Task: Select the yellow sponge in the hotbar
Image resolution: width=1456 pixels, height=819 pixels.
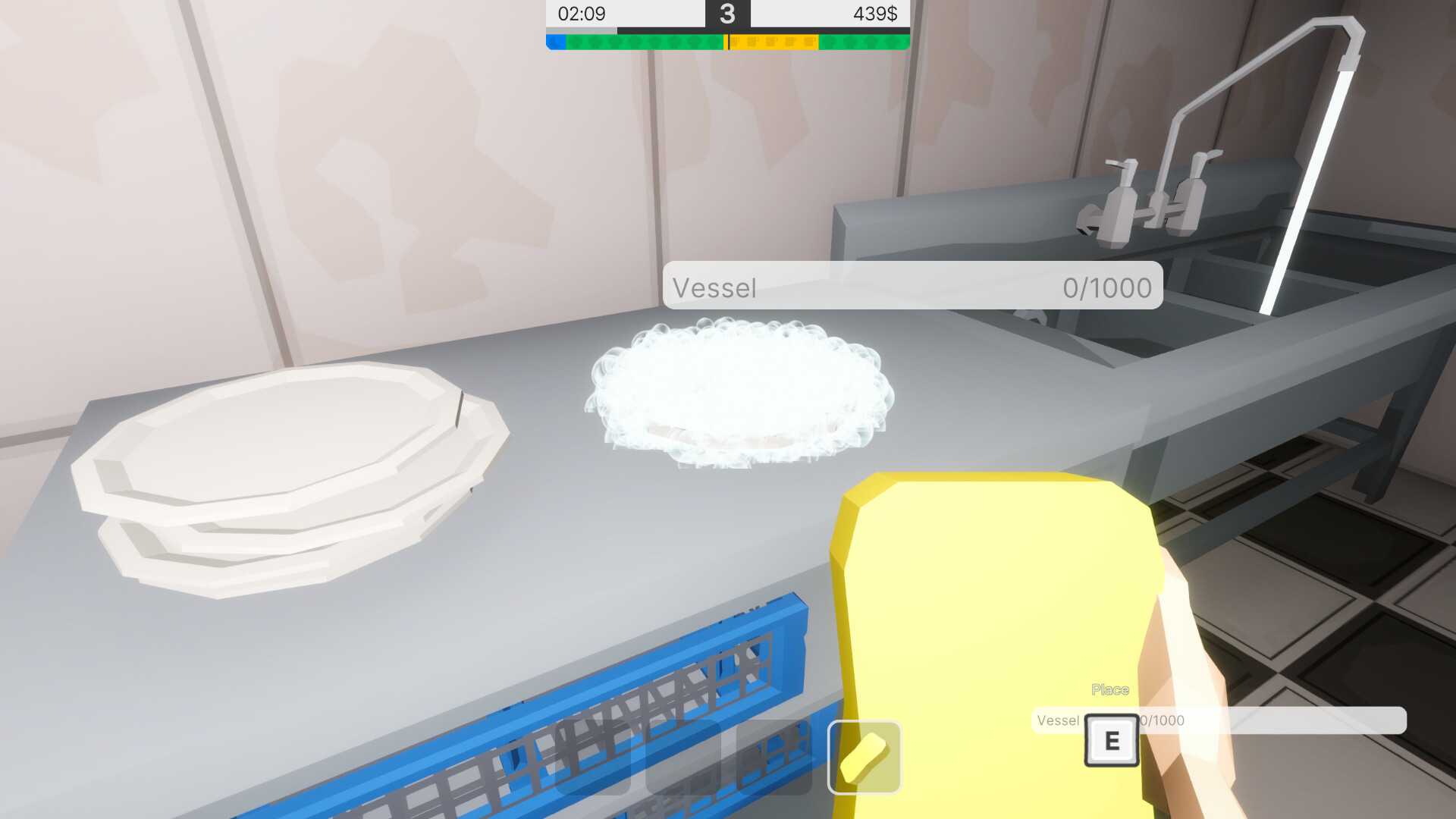Action: click(x=864, y=758)
